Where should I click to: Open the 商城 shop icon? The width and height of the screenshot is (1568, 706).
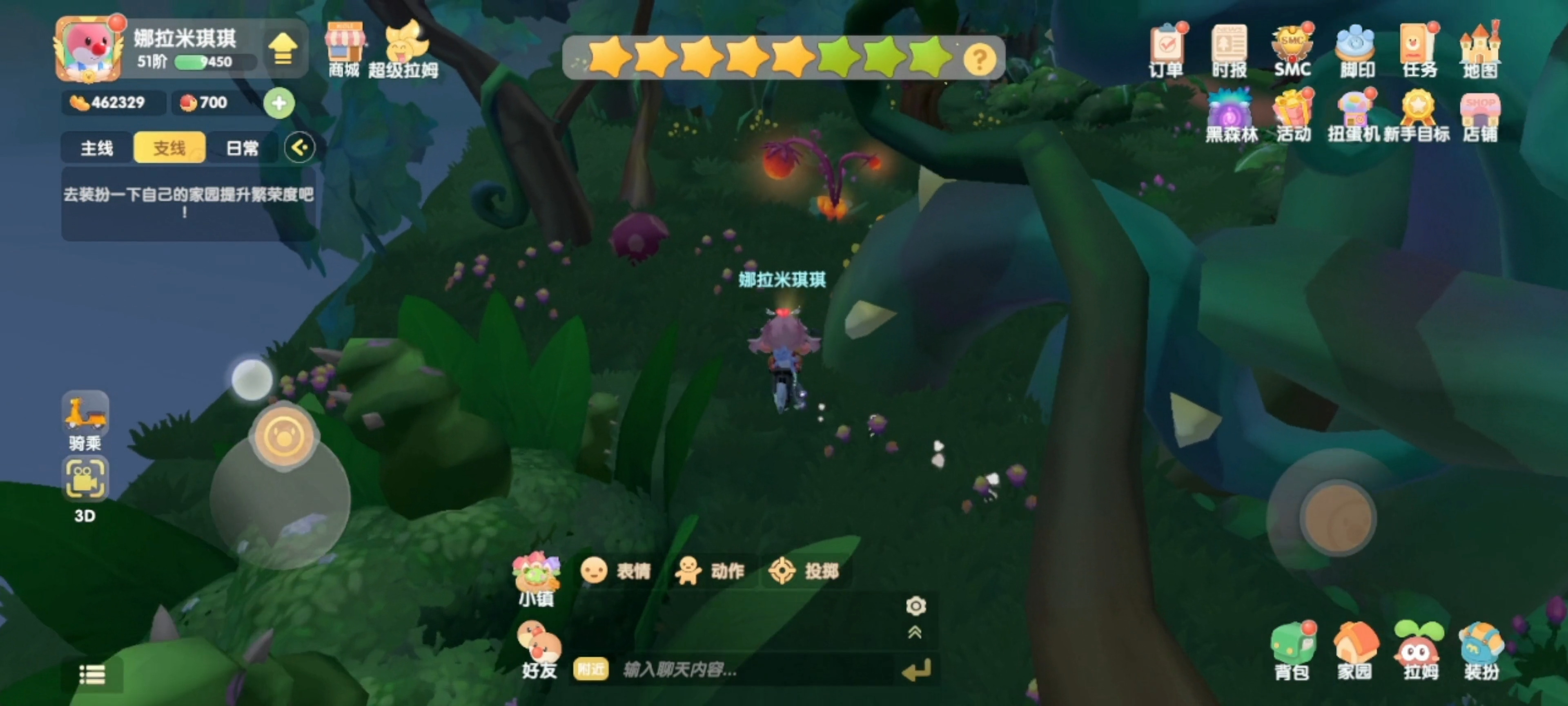click(345, 49)
